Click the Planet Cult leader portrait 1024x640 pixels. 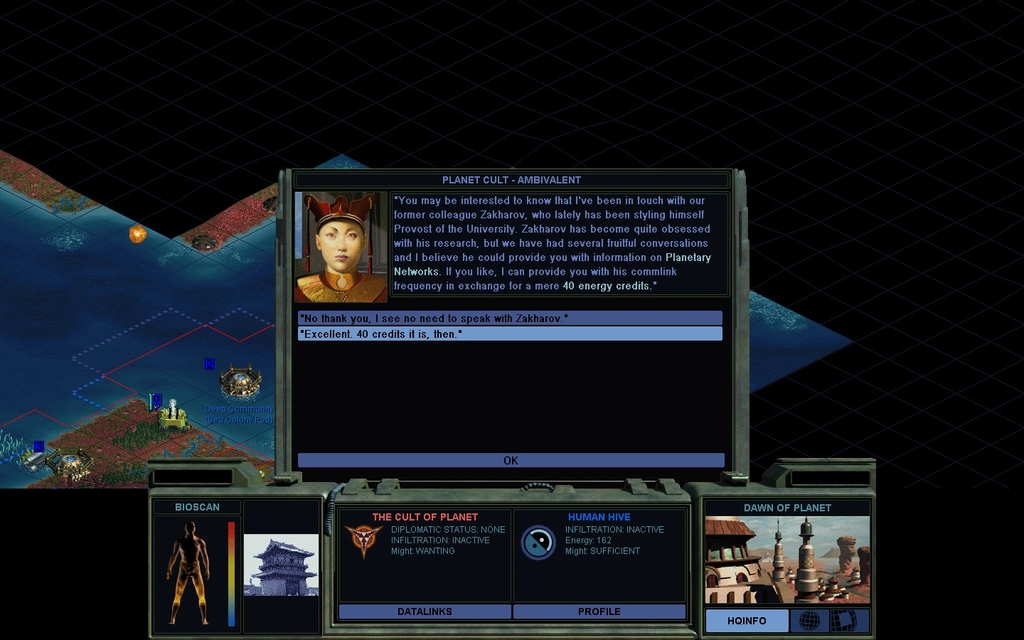click(341, 247)
